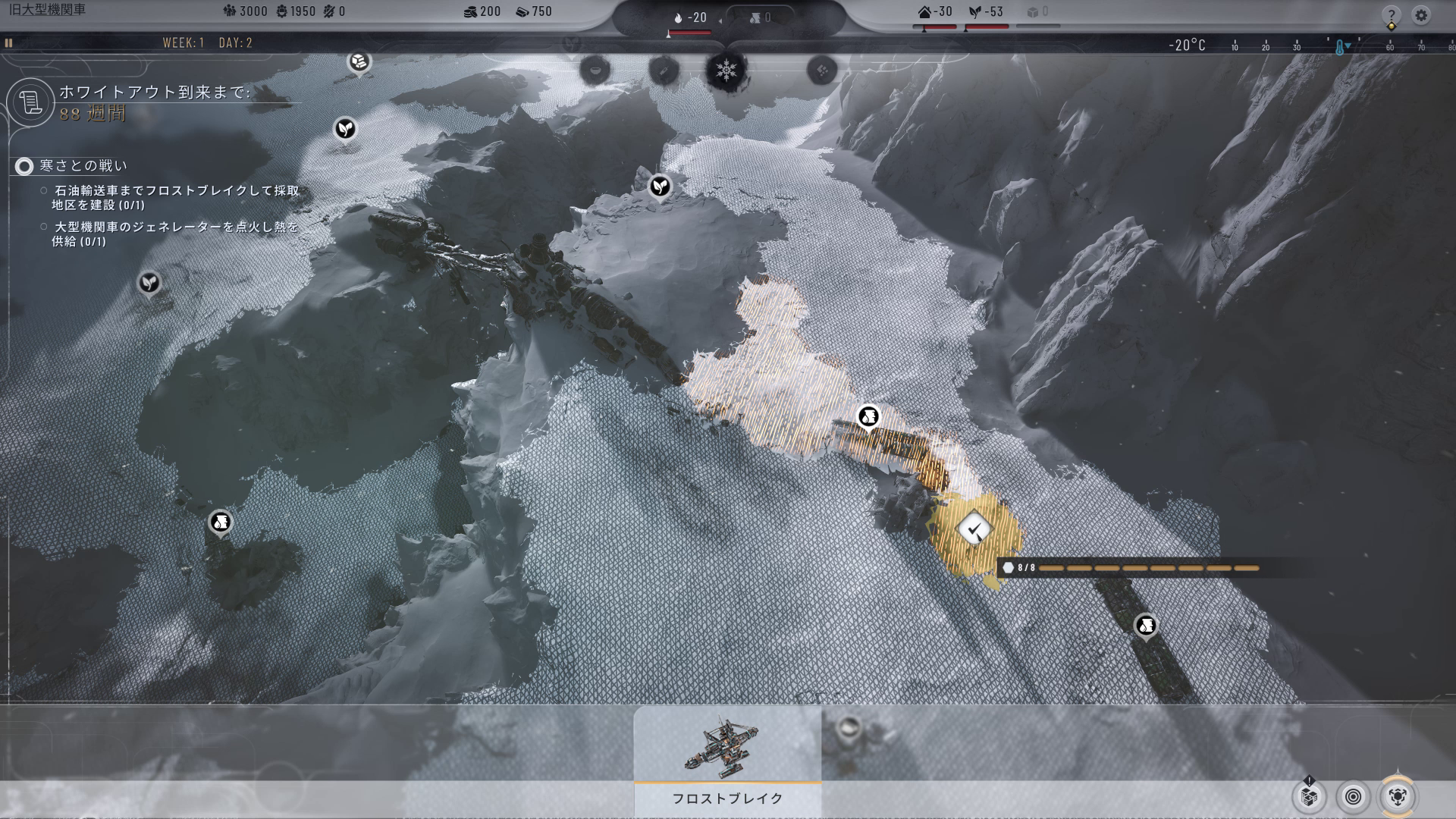
Task: Select the materials crate map marker
Action: pos(359,61)
